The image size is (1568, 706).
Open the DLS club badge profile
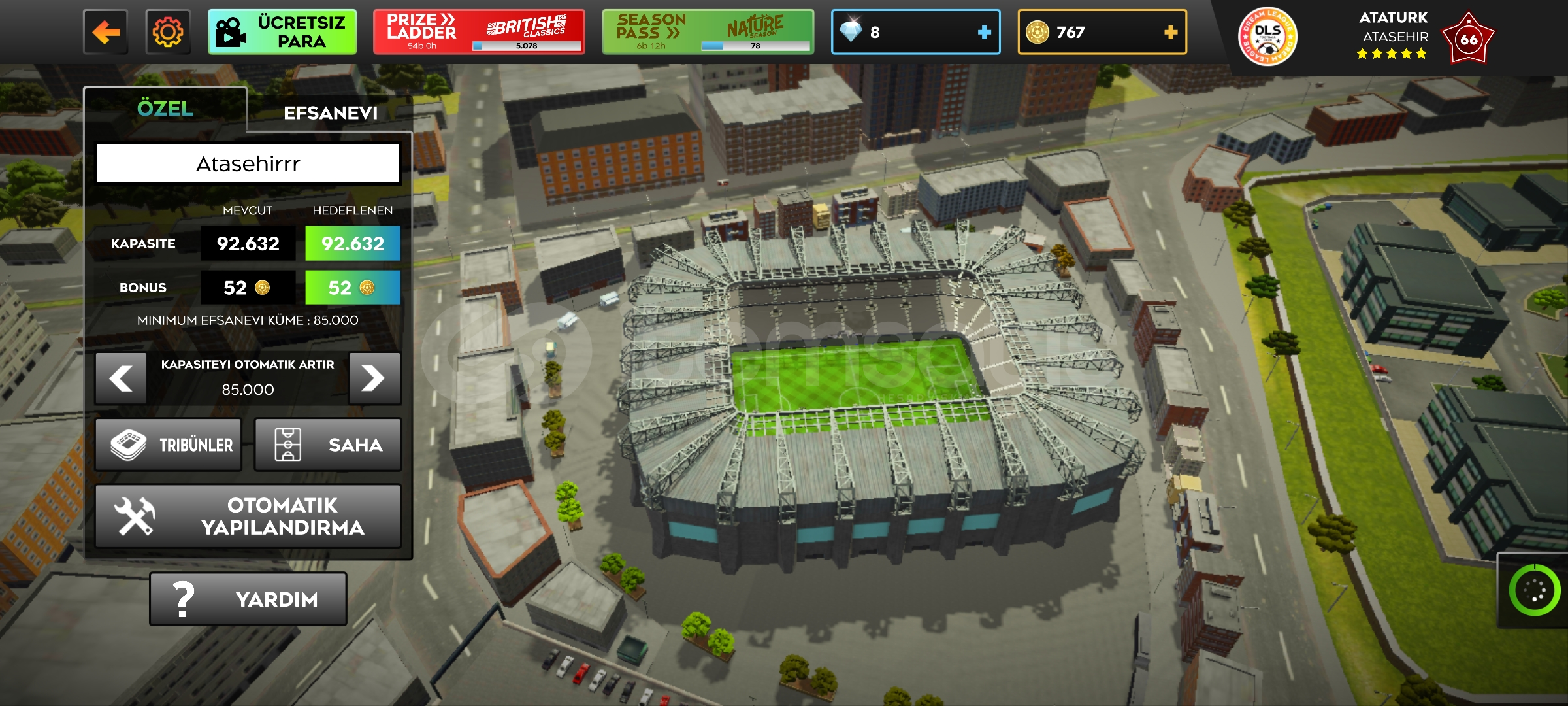pos(1267,37)
